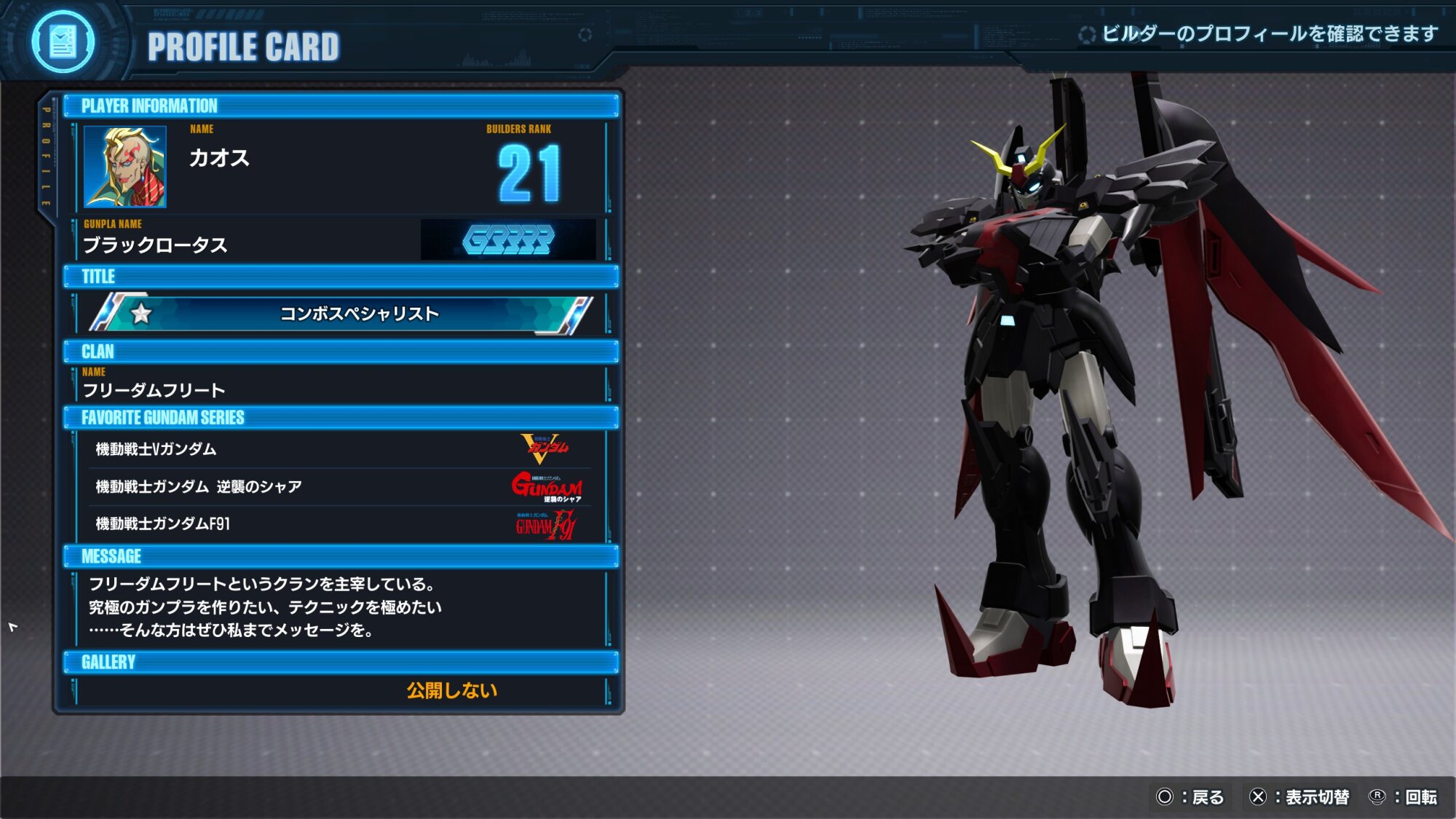This screenshot has width=1456, height=819.
Task: Select the コンボスペシャリスト title banner
Action: [x=342, y=314]
